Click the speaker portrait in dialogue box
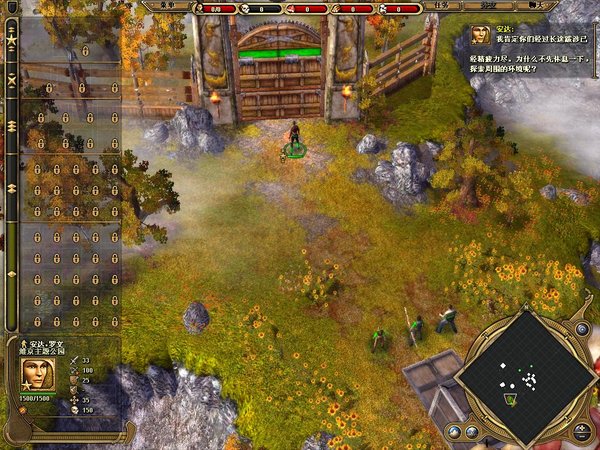 tap(482, 35)
